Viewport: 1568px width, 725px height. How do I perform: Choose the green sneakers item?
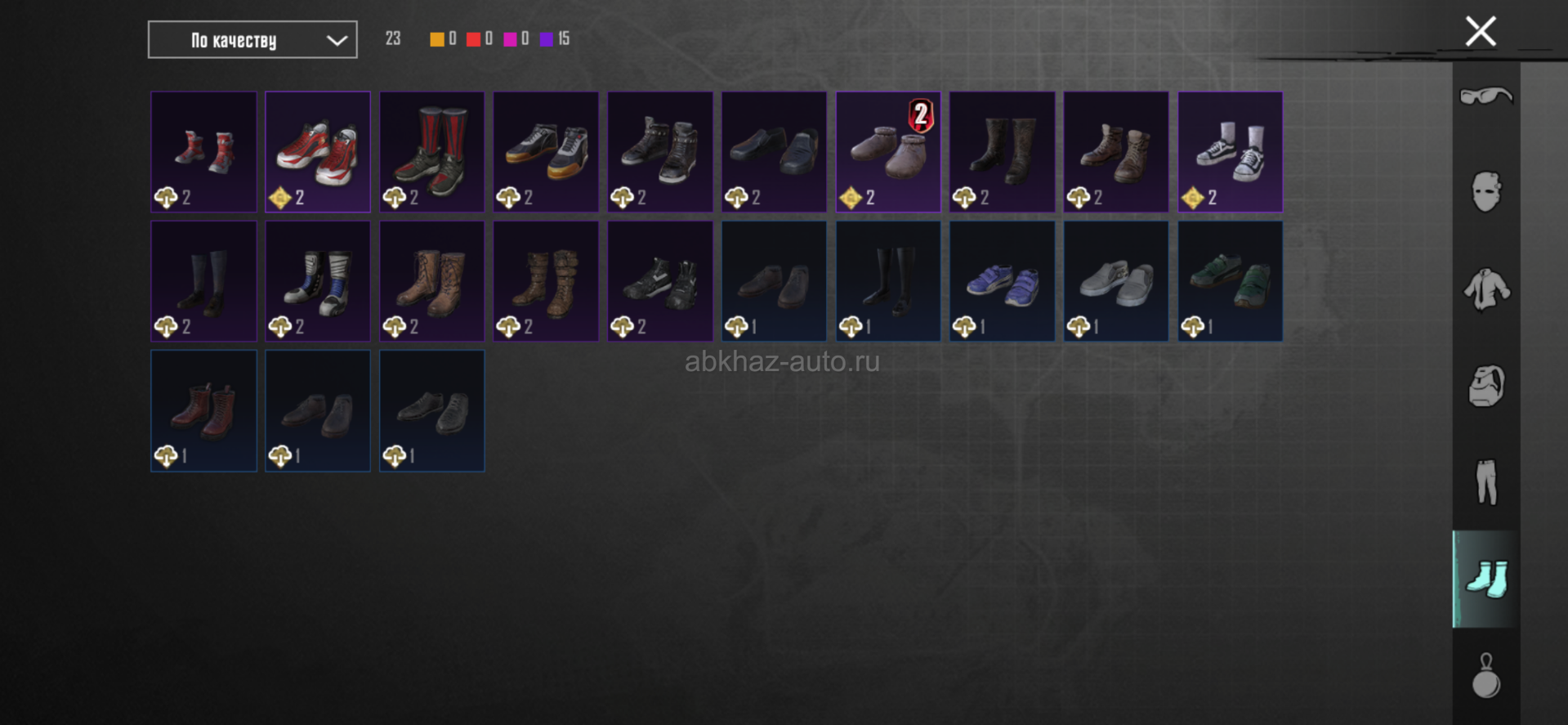pos(1230,281)
